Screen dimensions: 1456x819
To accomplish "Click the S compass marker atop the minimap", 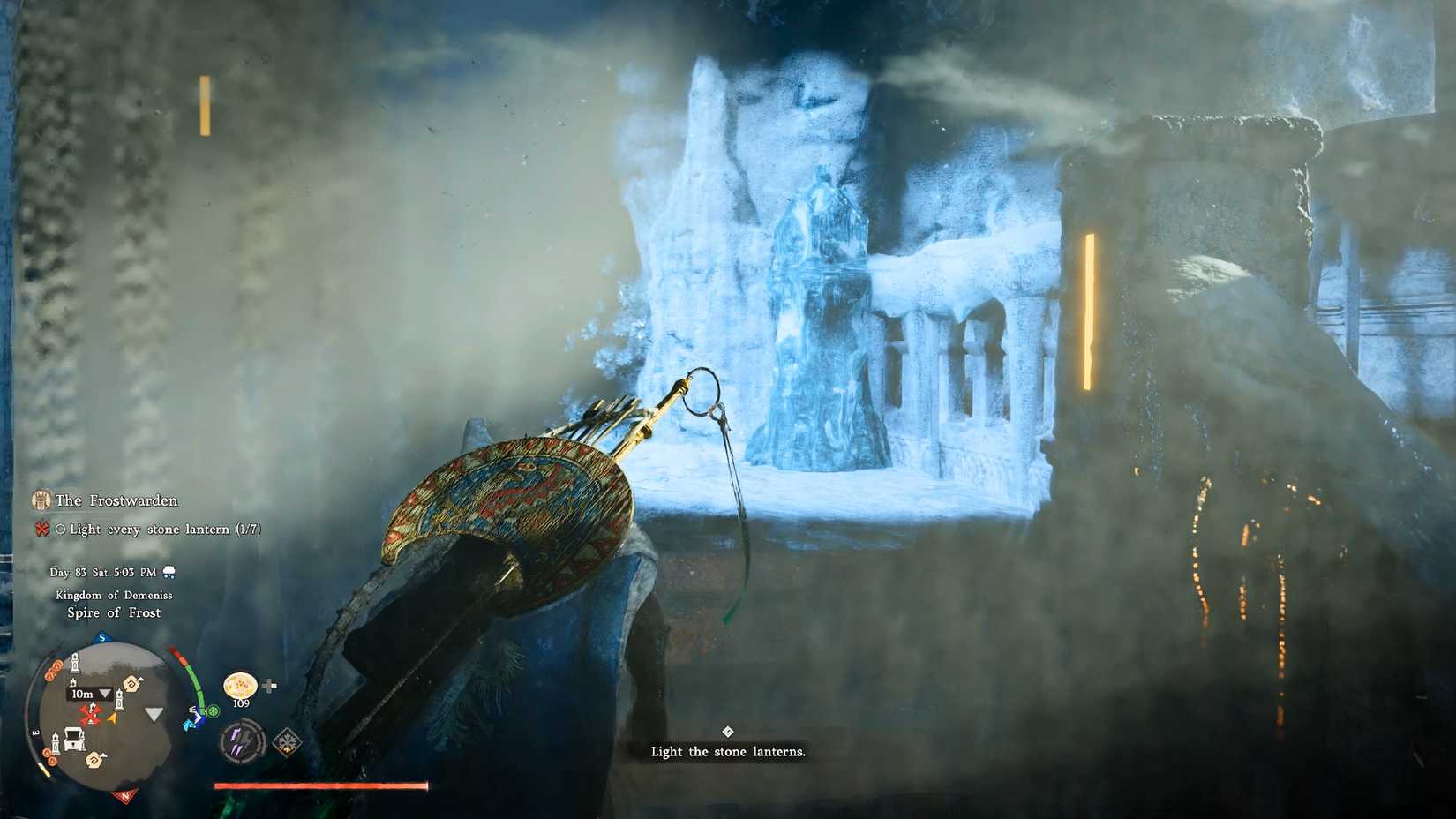I will coord(101,637).
